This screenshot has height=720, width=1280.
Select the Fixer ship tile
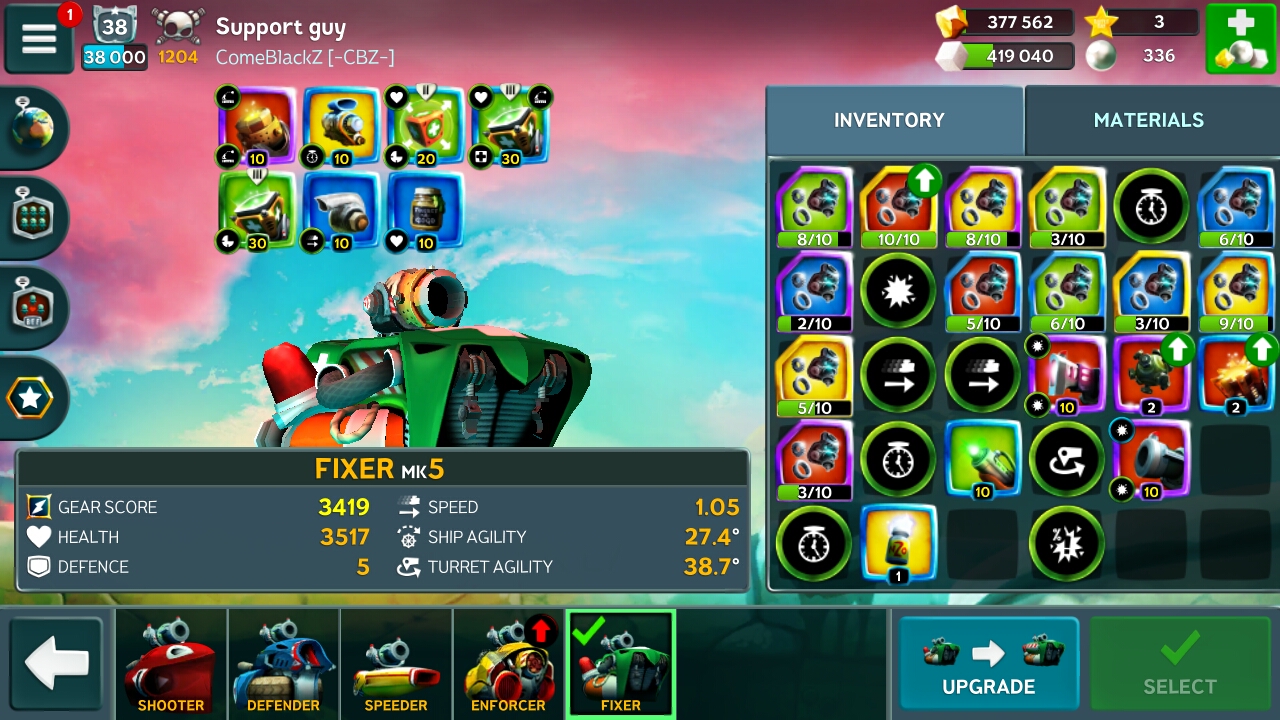click(x=621, y=663)
